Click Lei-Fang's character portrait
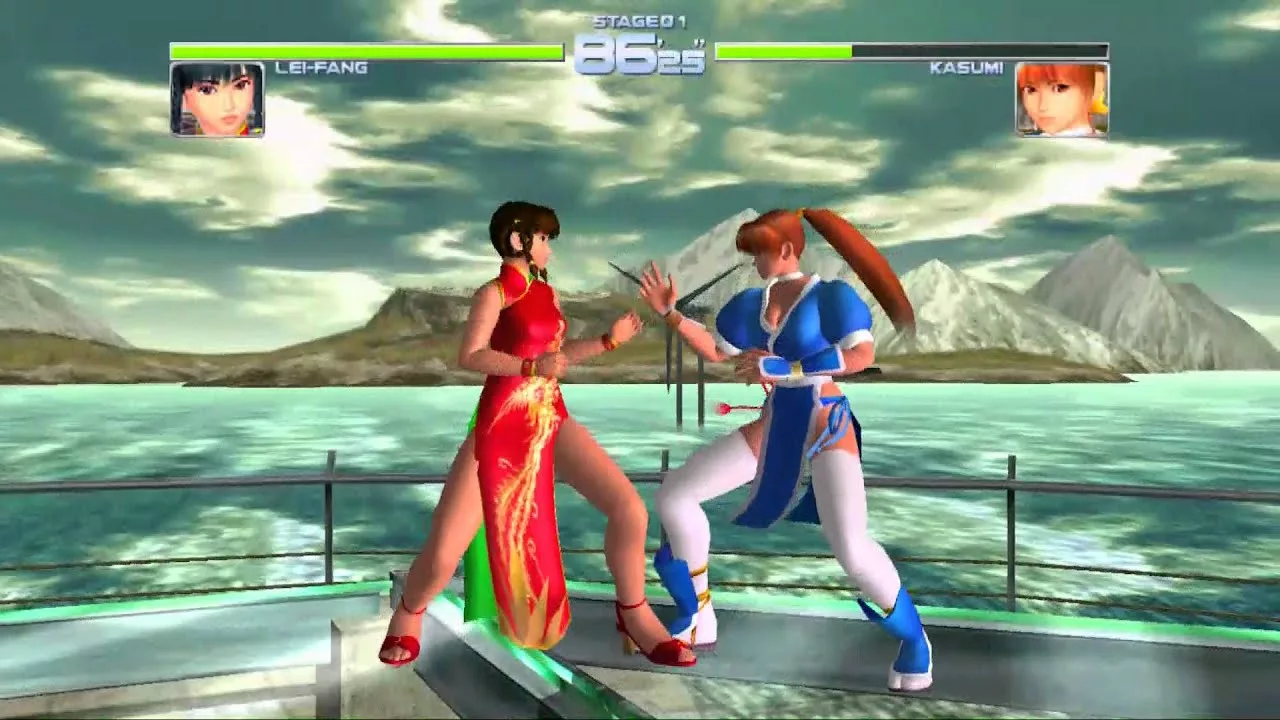Image resolution: width=1280 pixels, height=720 pixels. pos(217,99)
